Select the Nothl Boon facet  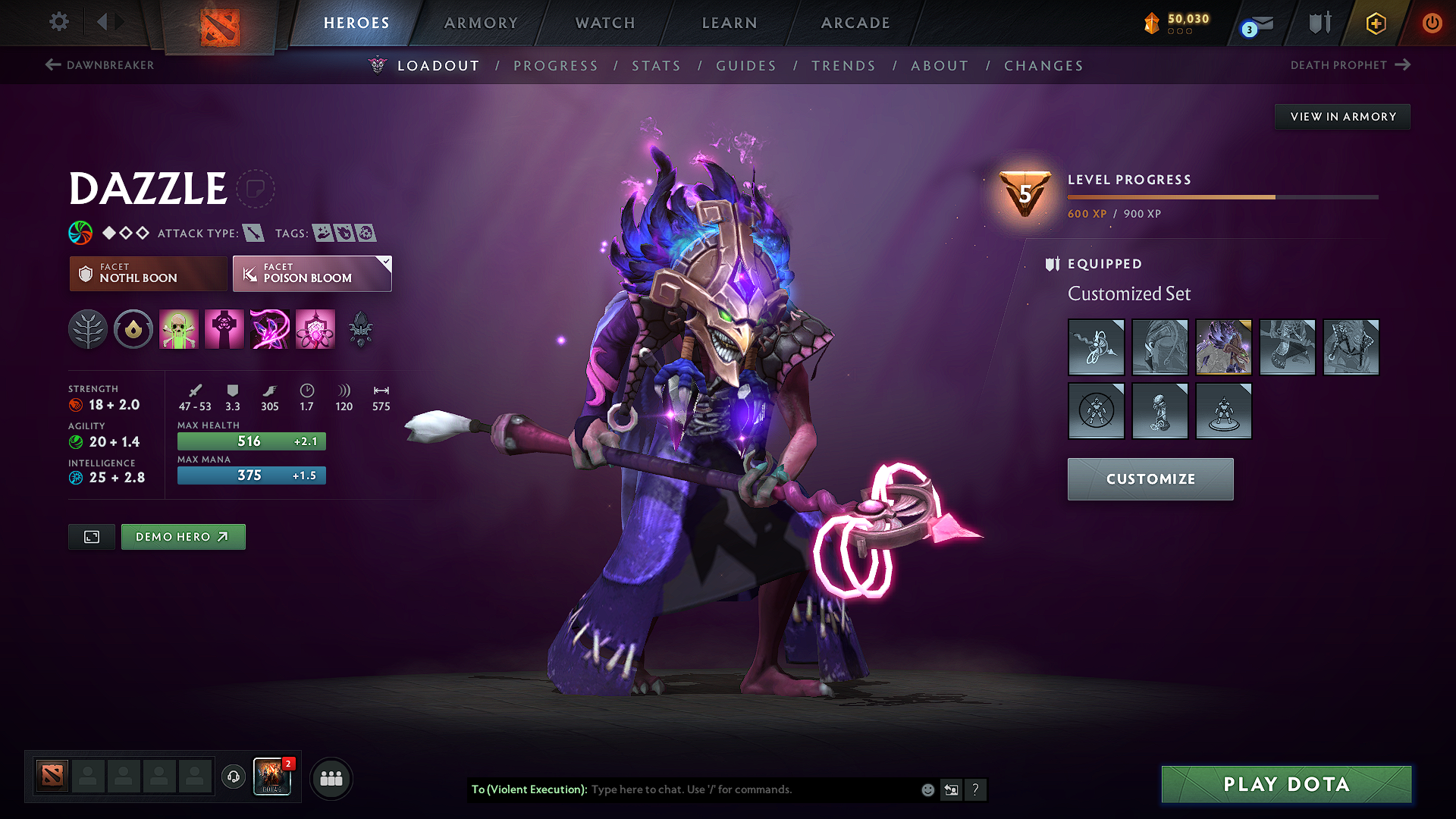point(147,273)
